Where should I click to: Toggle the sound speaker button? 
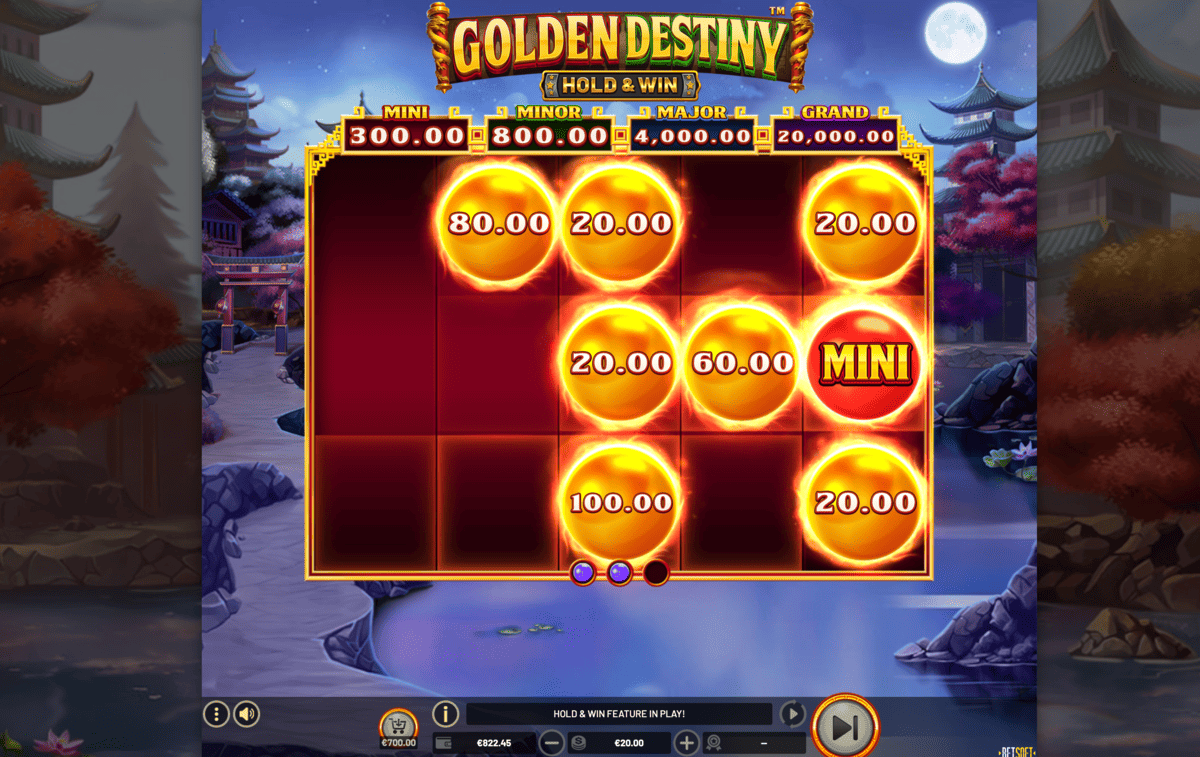pyautogui.click(x=247, y=714)
